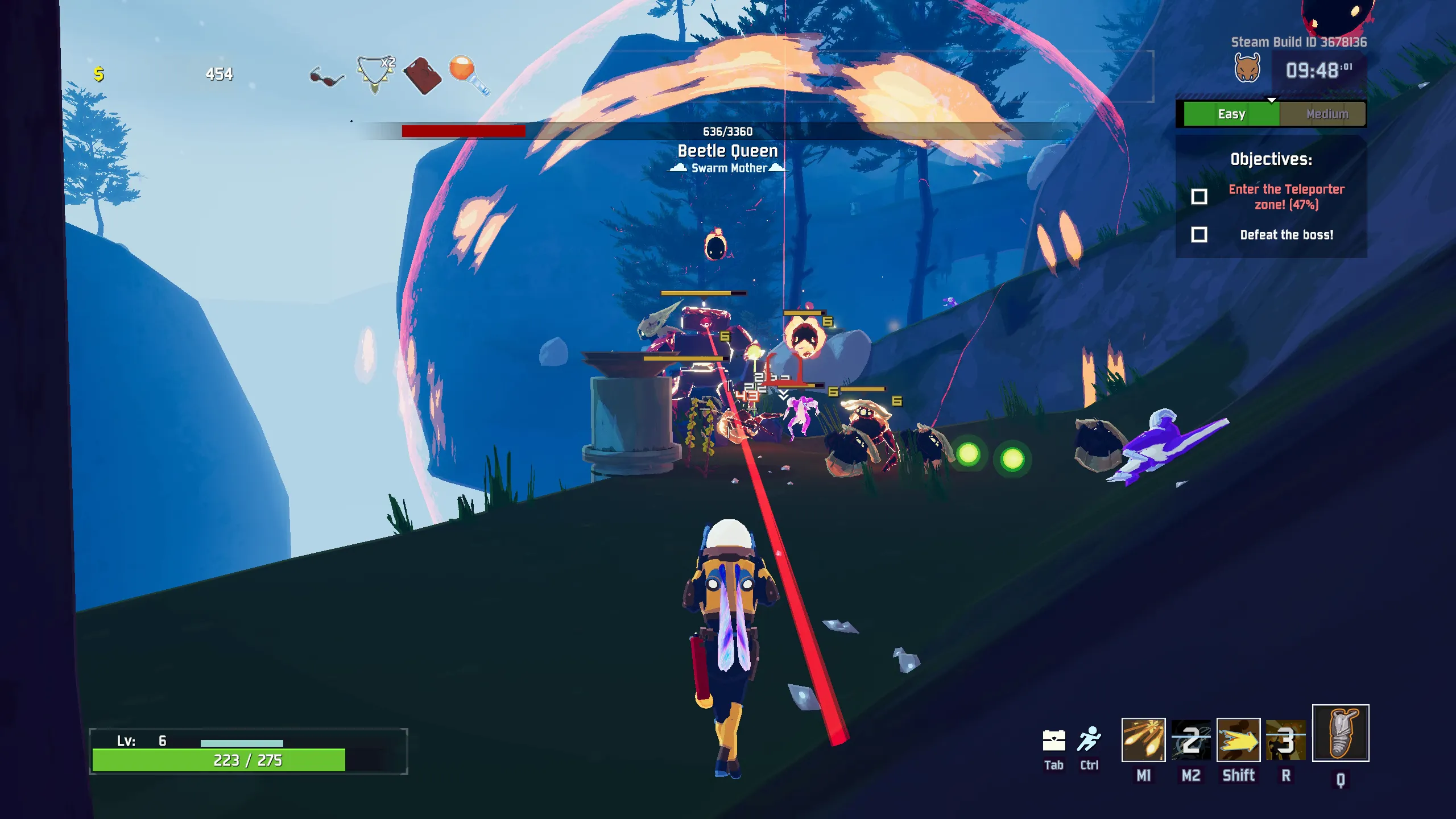
Task: Click the Monster Tooth necklace item stack
Action: [x=375, y=75]
